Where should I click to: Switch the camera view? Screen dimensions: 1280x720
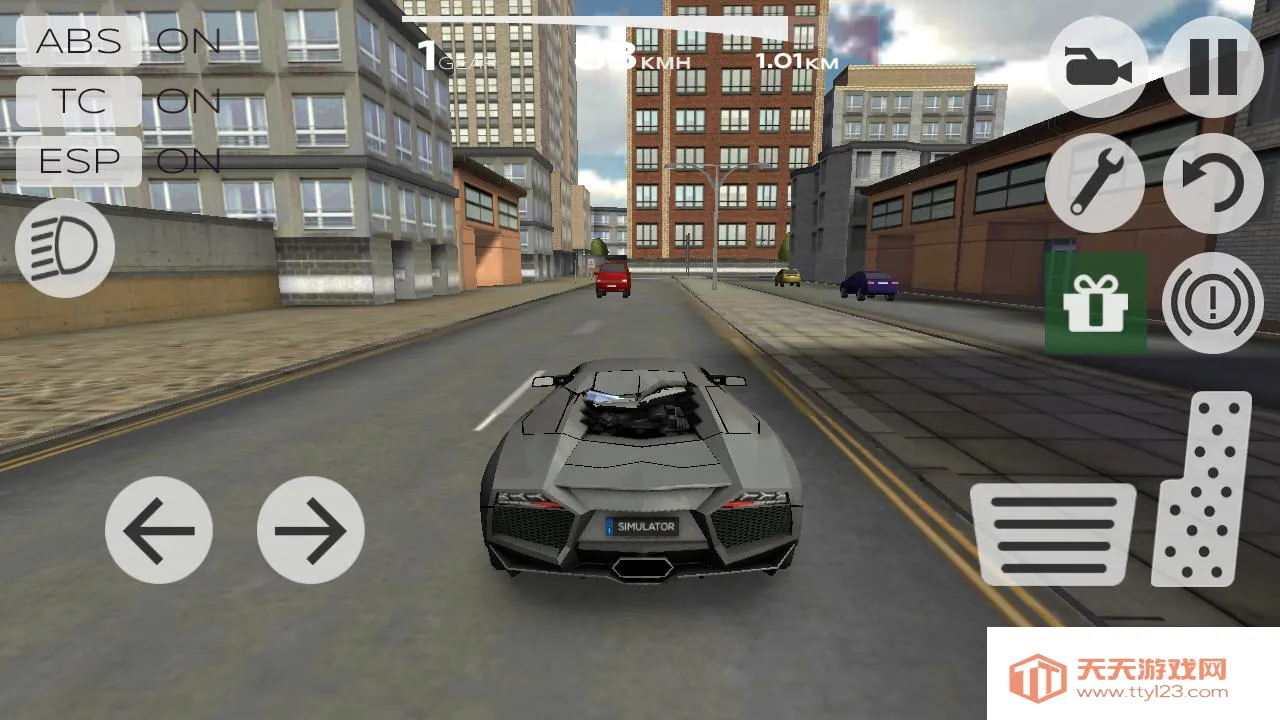pos(1096,70)
